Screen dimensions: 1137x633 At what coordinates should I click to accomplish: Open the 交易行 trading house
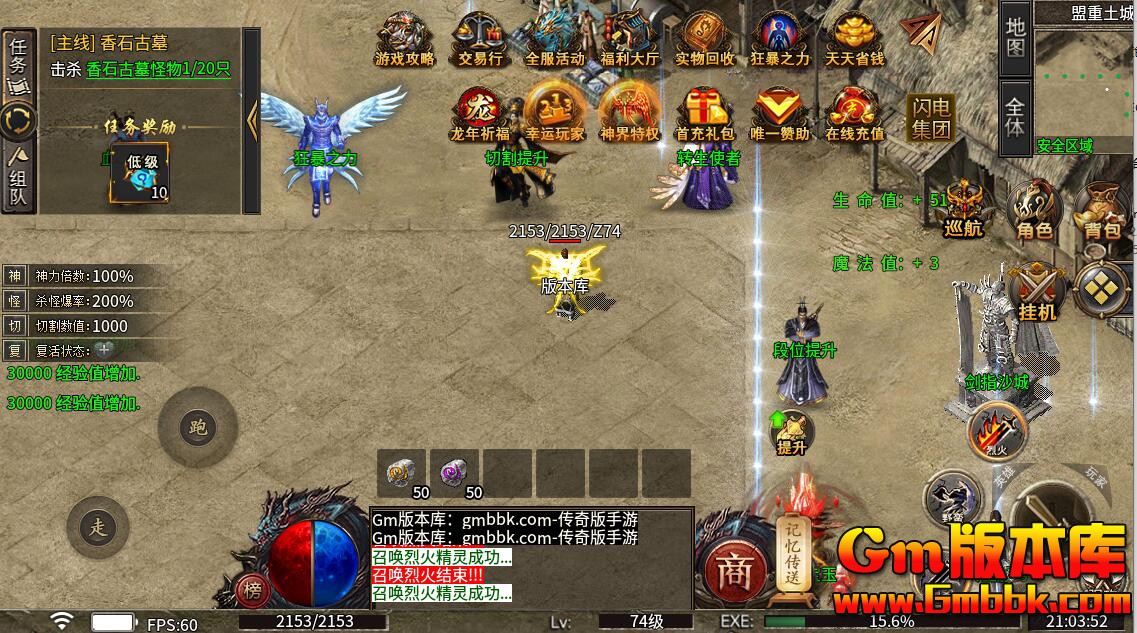(x=479, y=38)
